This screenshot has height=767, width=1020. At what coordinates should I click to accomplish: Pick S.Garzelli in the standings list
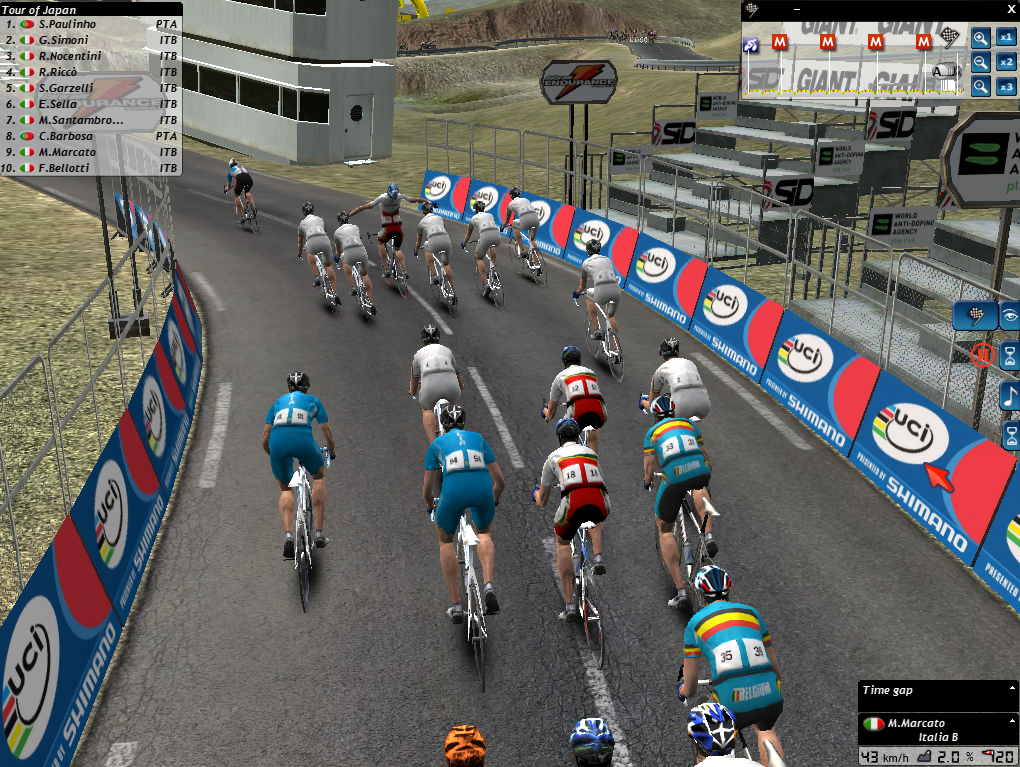(66, 88)
